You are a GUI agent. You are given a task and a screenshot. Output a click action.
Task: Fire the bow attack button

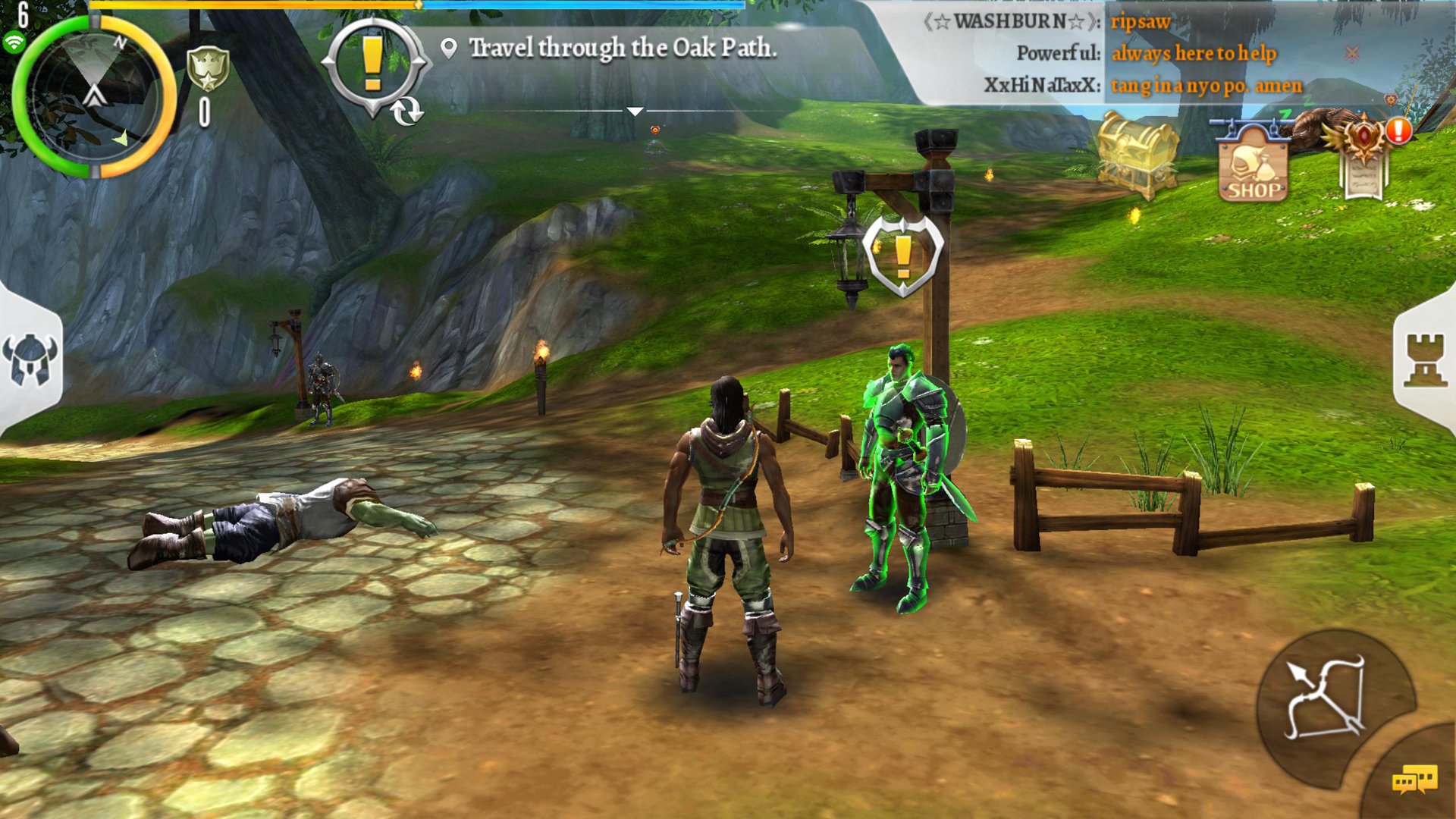tap(1326, 698)
